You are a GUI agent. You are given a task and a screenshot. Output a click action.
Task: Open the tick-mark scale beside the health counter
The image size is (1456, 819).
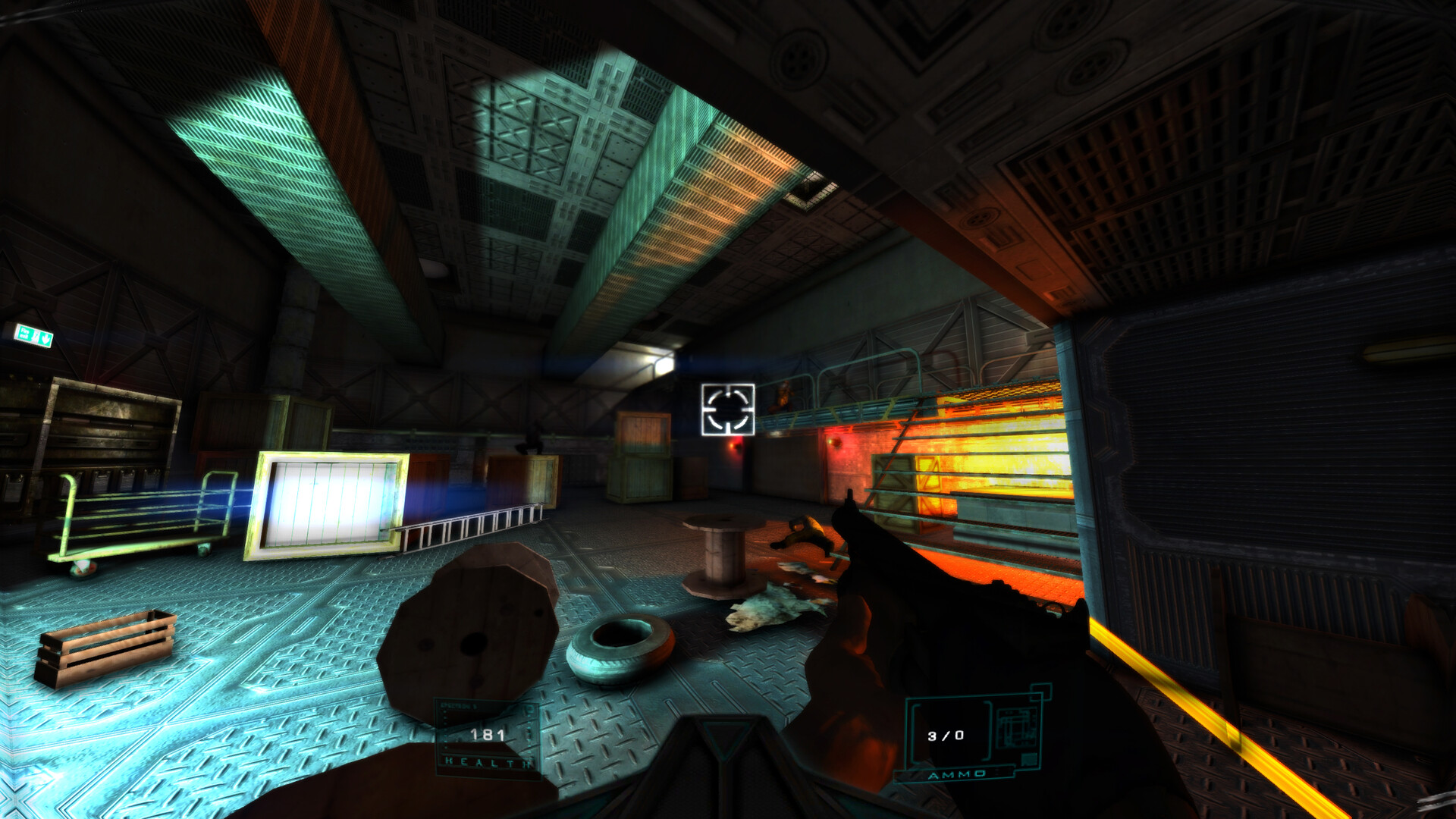(x=445, y=730)
